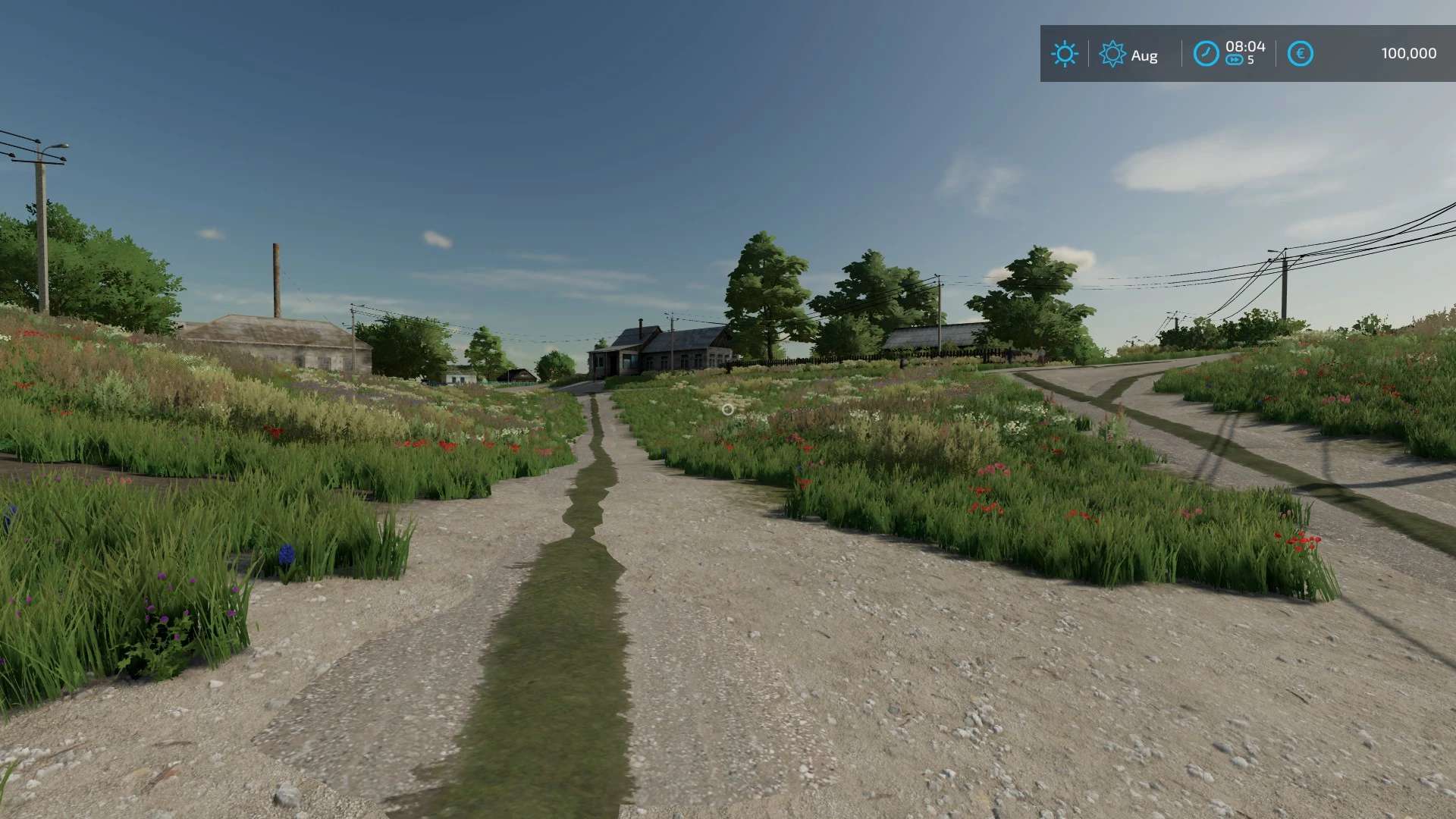Click the euro money icon
1456x819 pixels.
click(1300, 54)
